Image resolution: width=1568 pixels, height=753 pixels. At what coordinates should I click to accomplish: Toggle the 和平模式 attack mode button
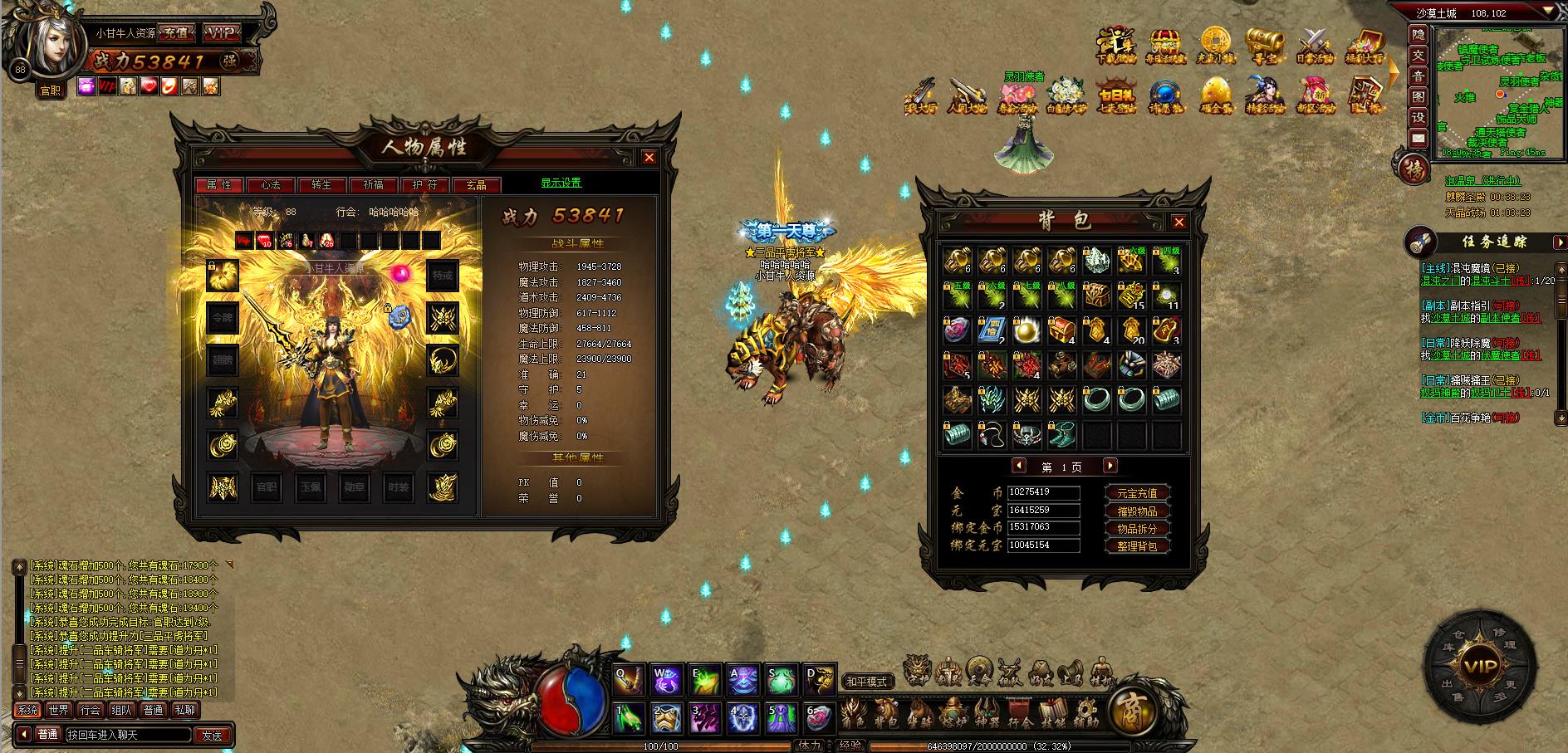tap(866, 682)
